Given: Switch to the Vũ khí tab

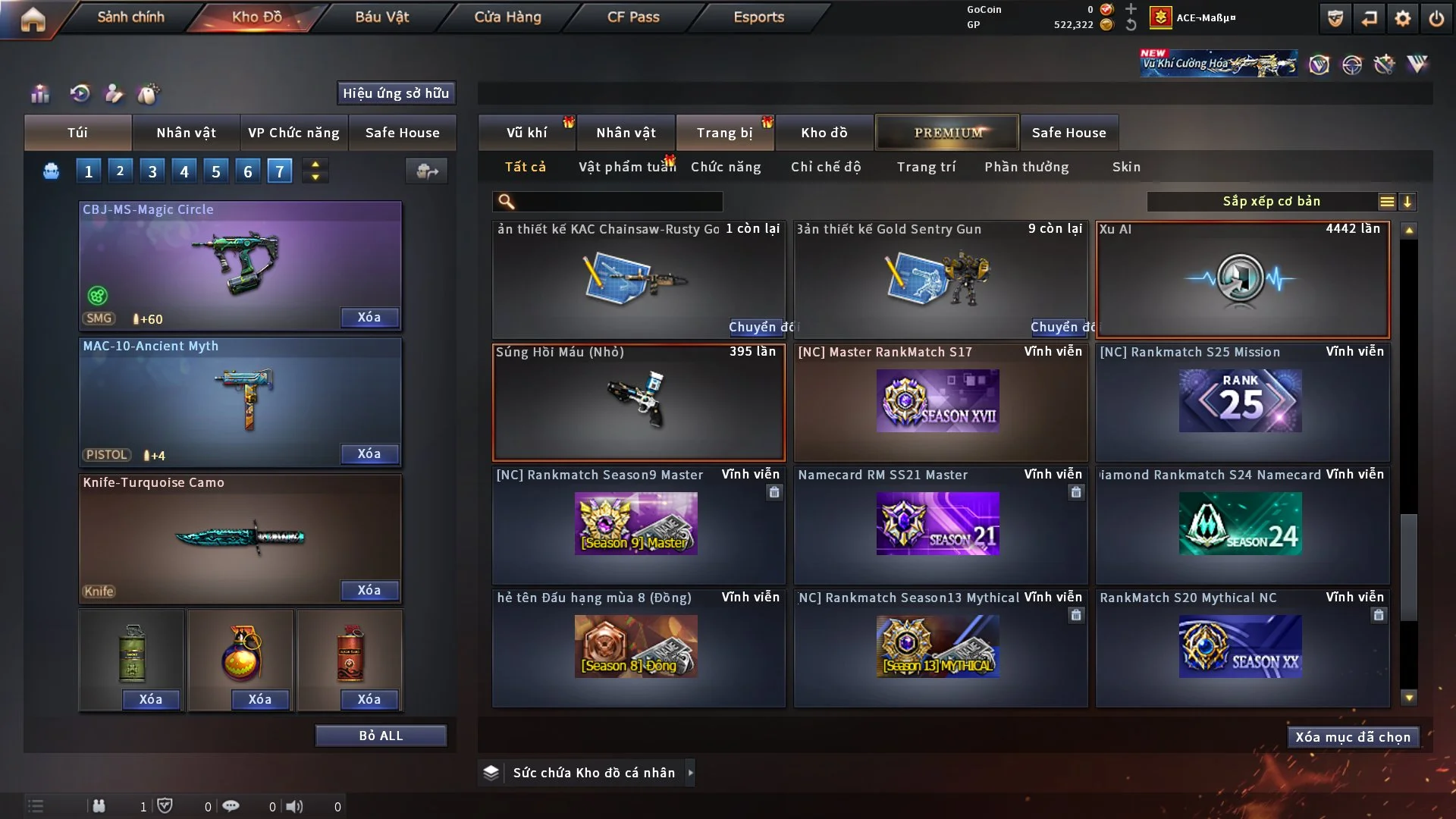Looking at the screenshot, I should click(x=526, y=133).
